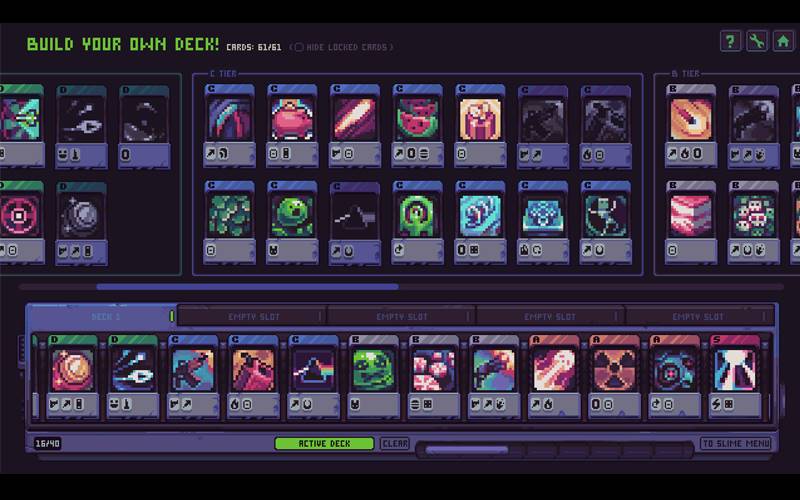The height and width of the screenshot is (500, 800).
Task: Clear the current deck
Action: 394,443
